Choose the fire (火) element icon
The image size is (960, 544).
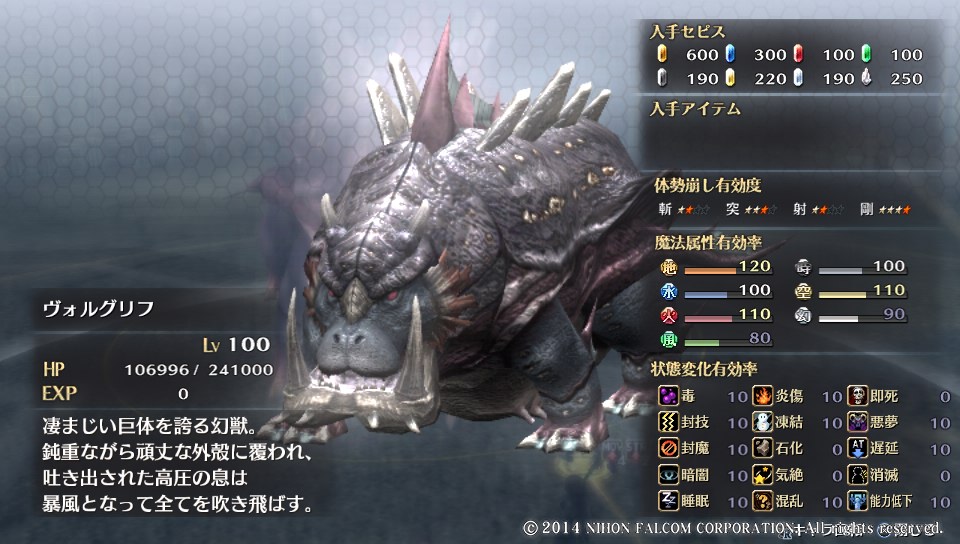click(x=669, y=315)
